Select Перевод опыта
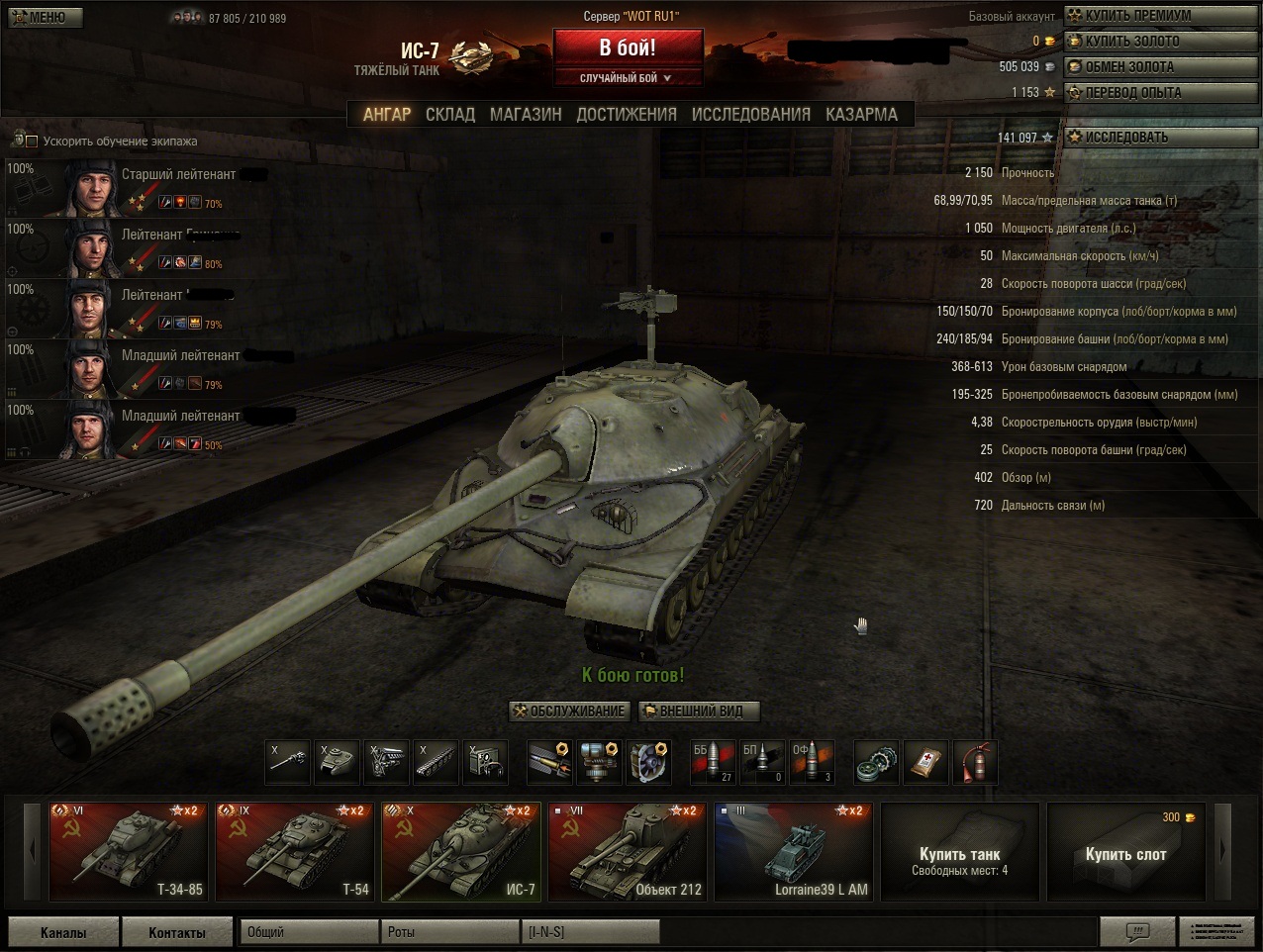This screenshot has height=952, width=1263. [x=1160, y=93]
